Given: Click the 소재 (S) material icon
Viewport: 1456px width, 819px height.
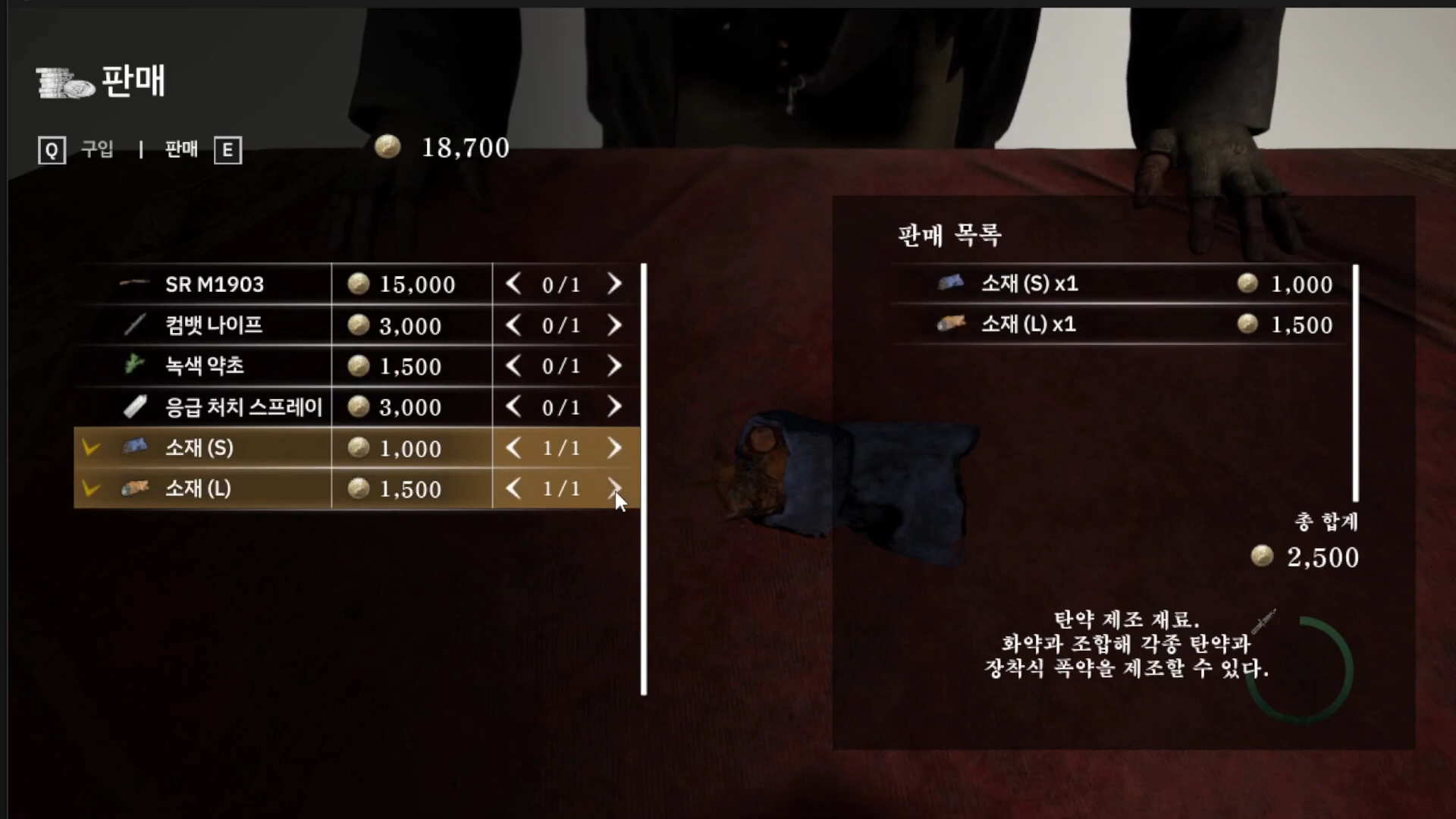Looking at the screenshot, I should (x=135, y=447).
